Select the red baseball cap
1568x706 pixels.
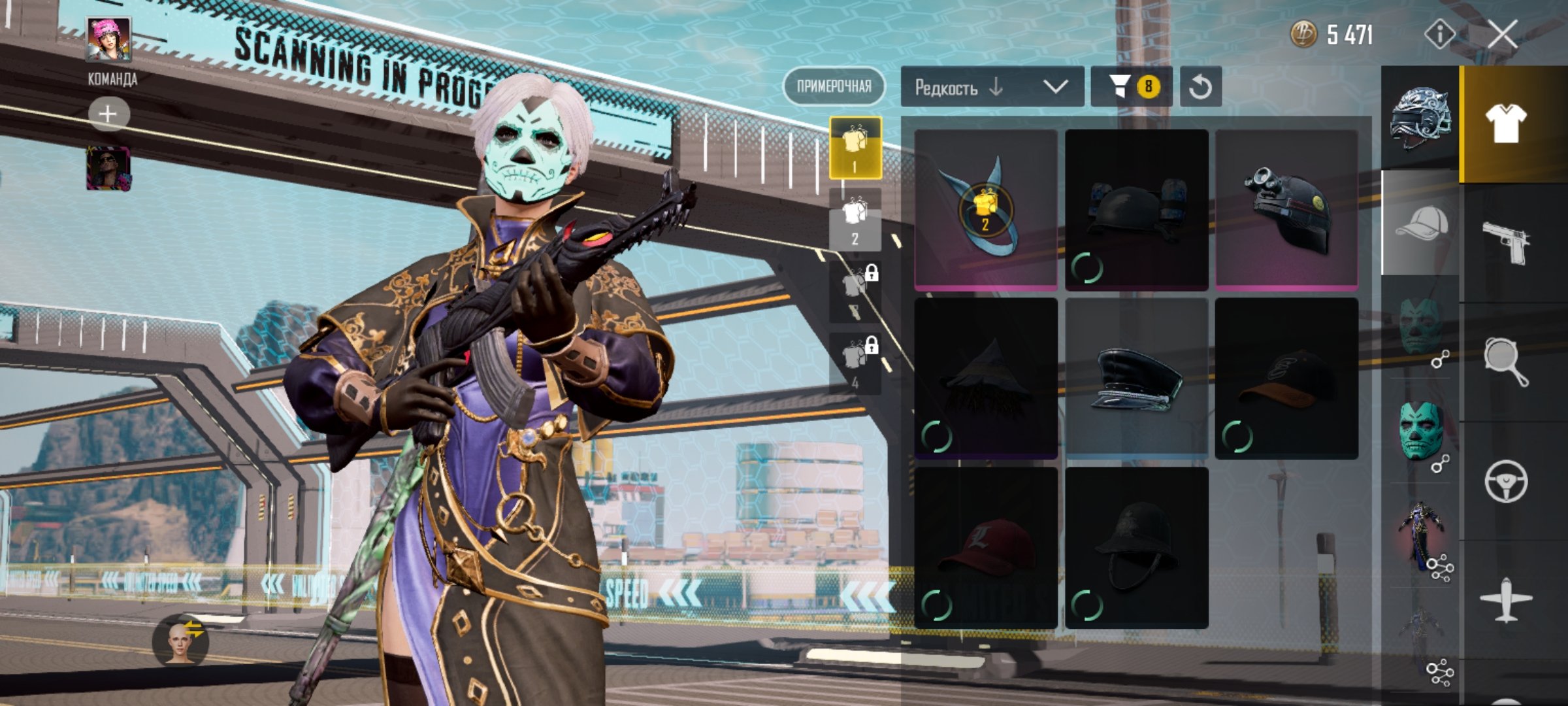pos(986,548)
